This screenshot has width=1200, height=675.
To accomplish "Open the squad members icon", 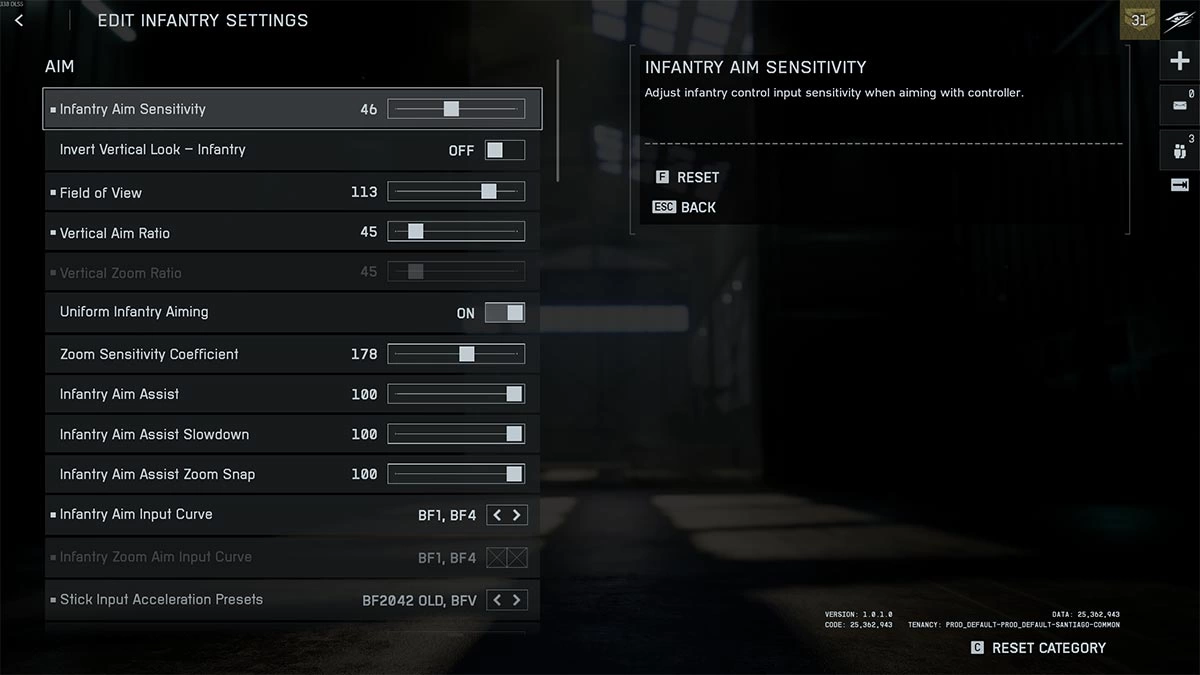I will [1179, 150].
